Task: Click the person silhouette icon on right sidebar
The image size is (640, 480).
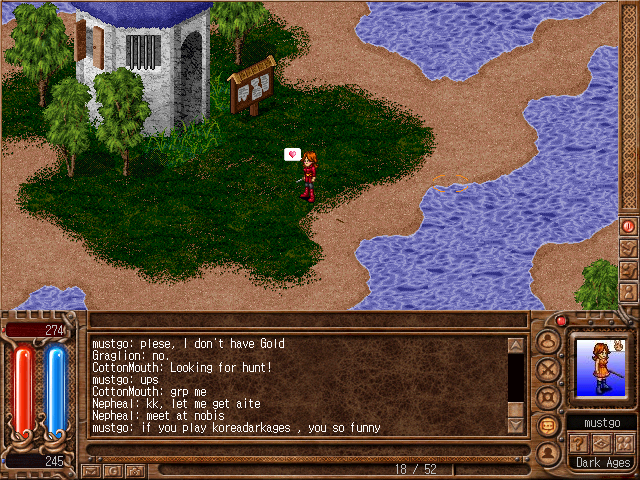Action: [628, 292]
